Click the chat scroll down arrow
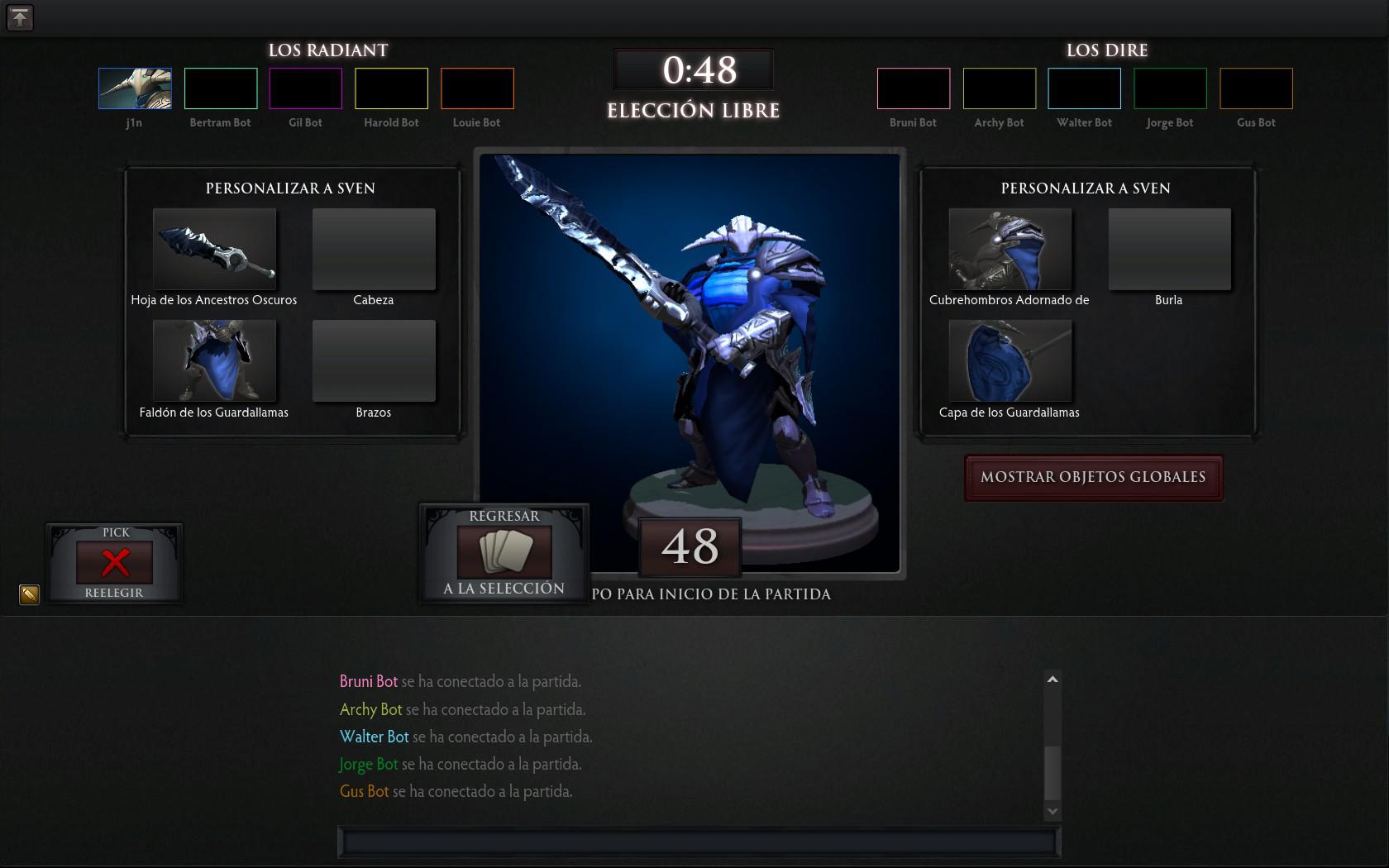The height and width of the screenshot is (868, 1389). [x=1052, y=812]
